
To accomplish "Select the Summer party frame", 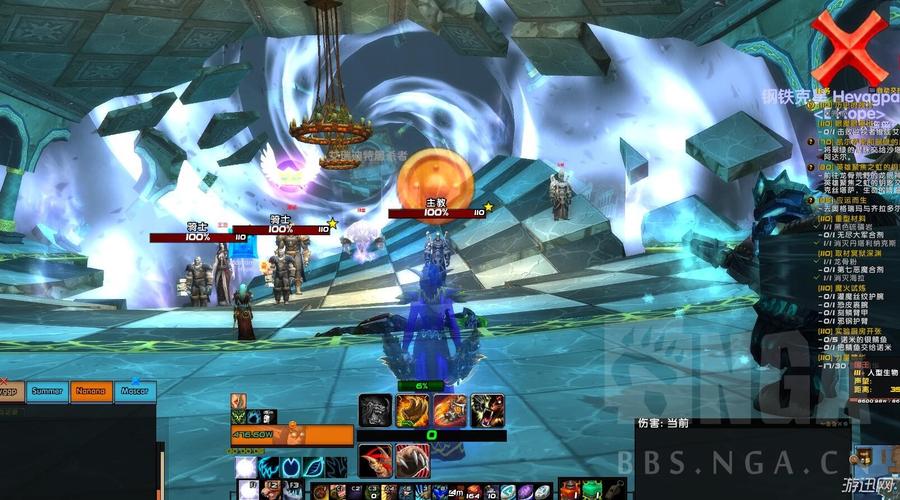I will [x=47, y=392].
